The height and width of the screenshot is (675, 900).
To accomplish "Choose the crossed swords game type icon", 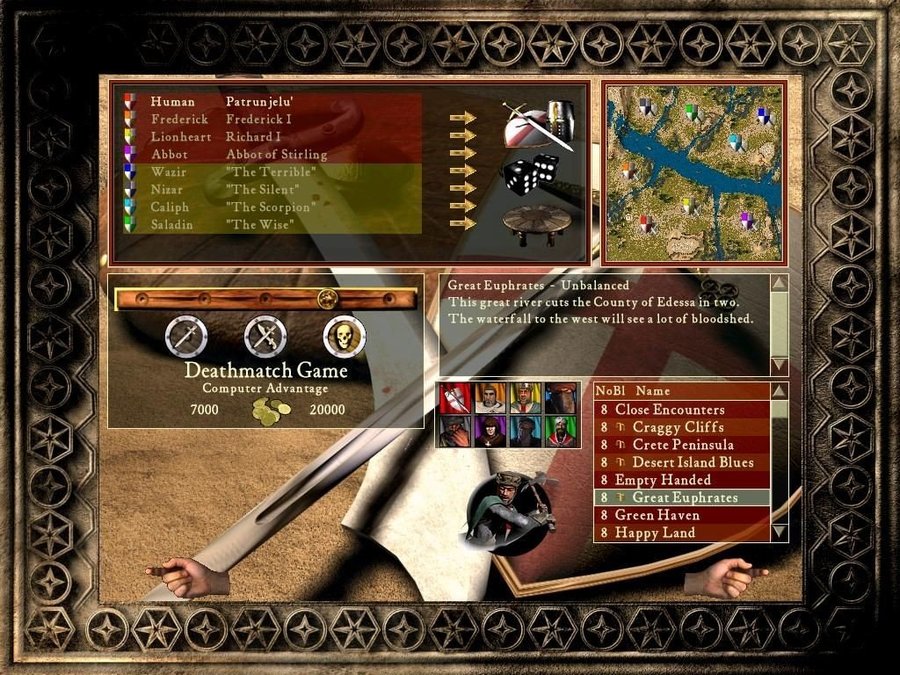I will [265, 338].
